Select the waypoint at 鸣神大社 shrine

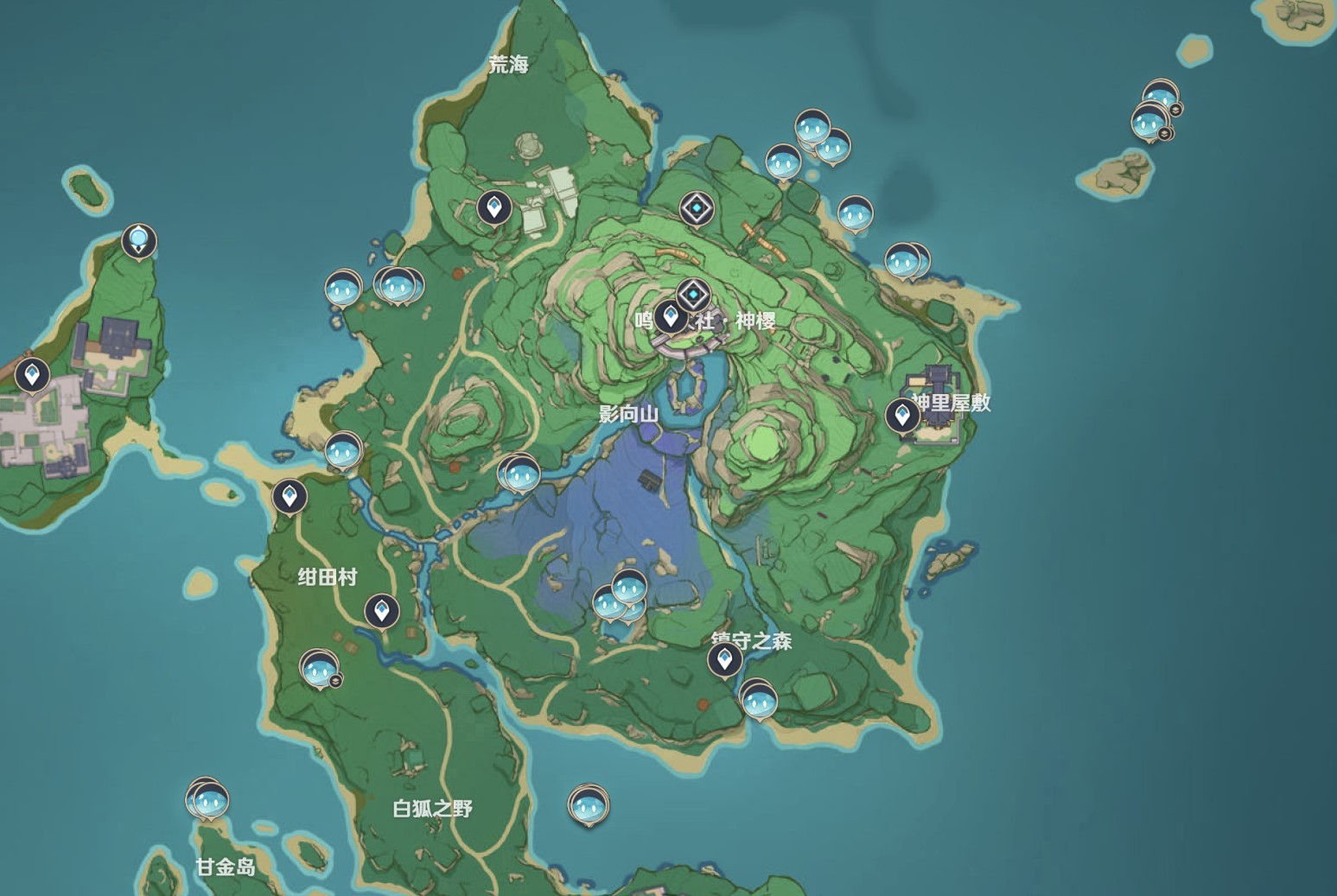coord(670,316)
